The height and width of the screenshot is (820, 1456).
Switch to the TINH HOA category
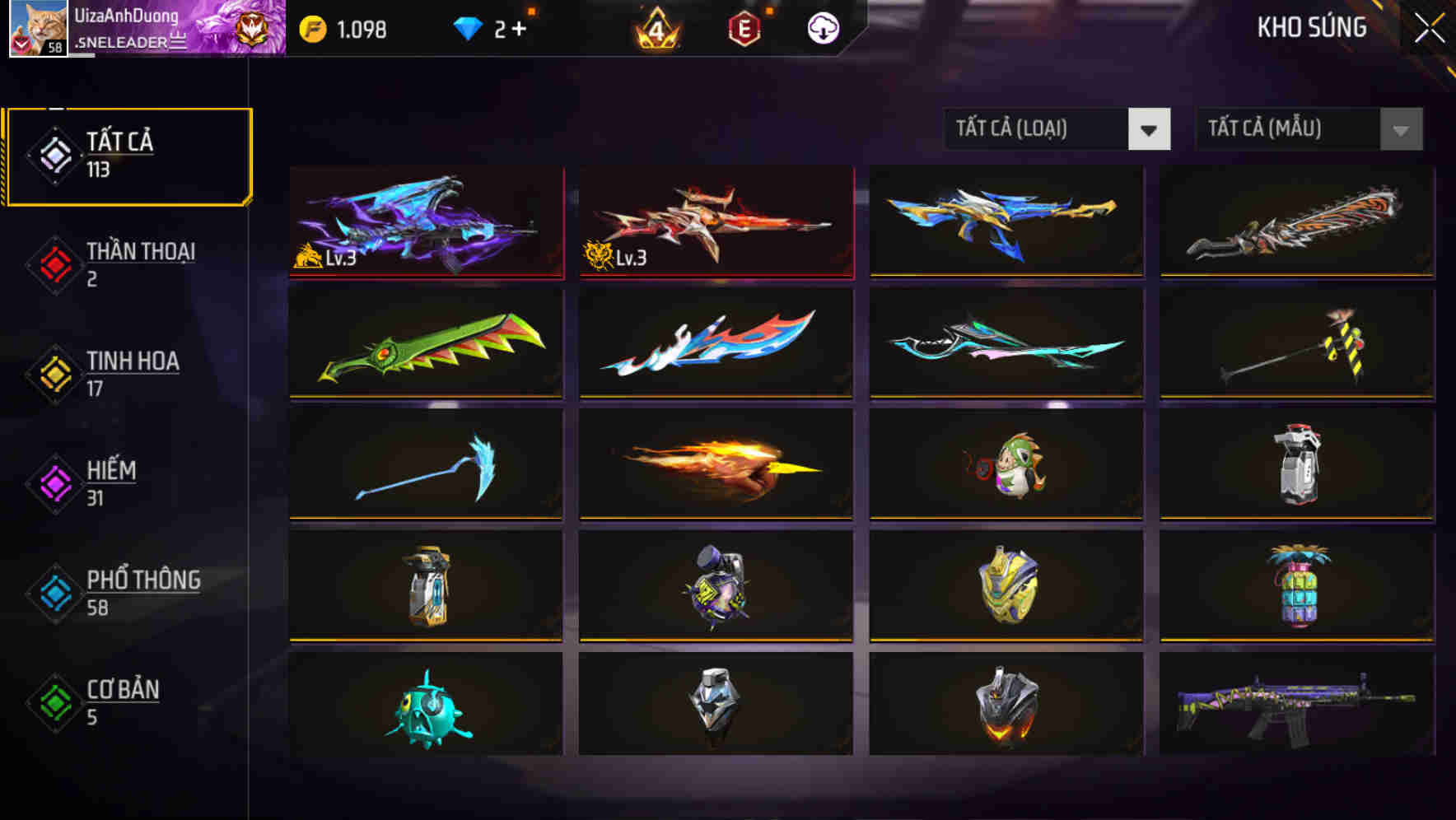click(x=132, y=373)
